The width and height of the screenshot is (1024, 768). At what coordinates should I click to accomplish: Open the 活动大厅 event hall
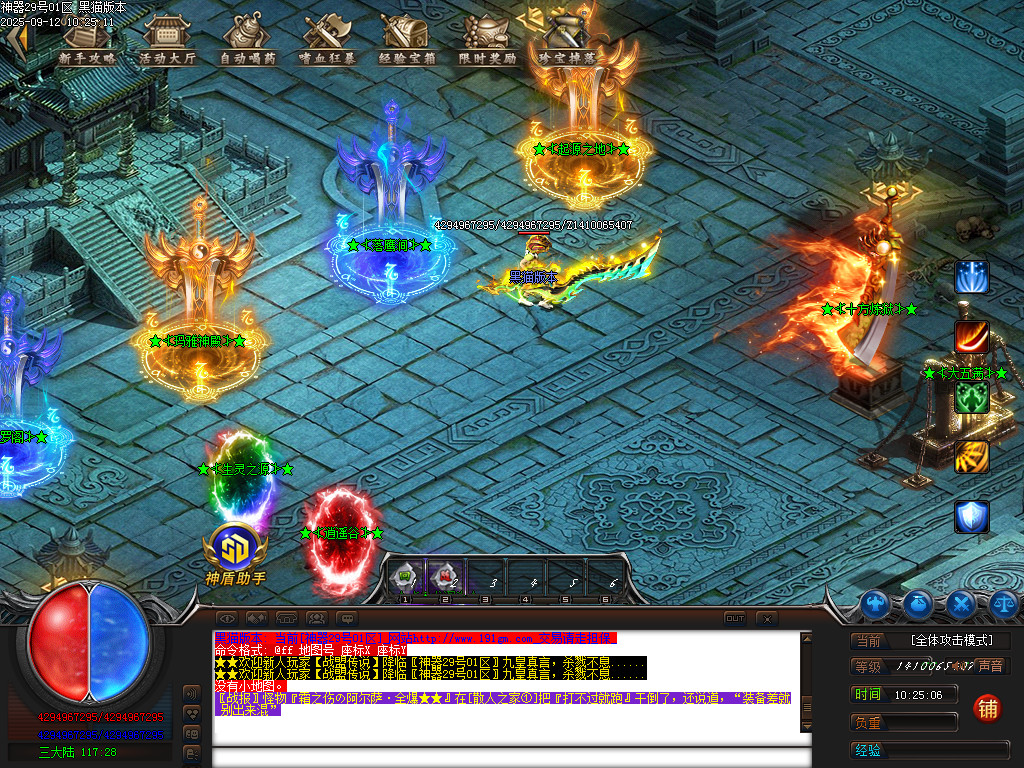click(167, 40)
